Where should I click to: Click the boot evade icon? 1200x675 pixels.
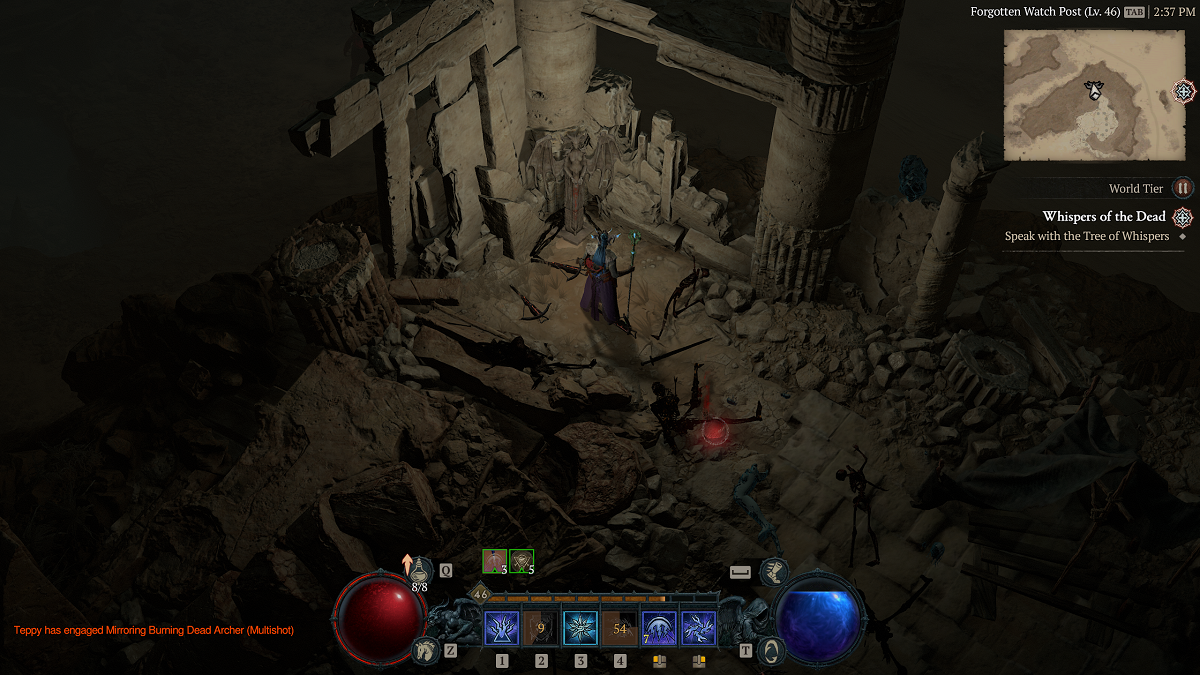pyautogui.click(x=773, y=572)
